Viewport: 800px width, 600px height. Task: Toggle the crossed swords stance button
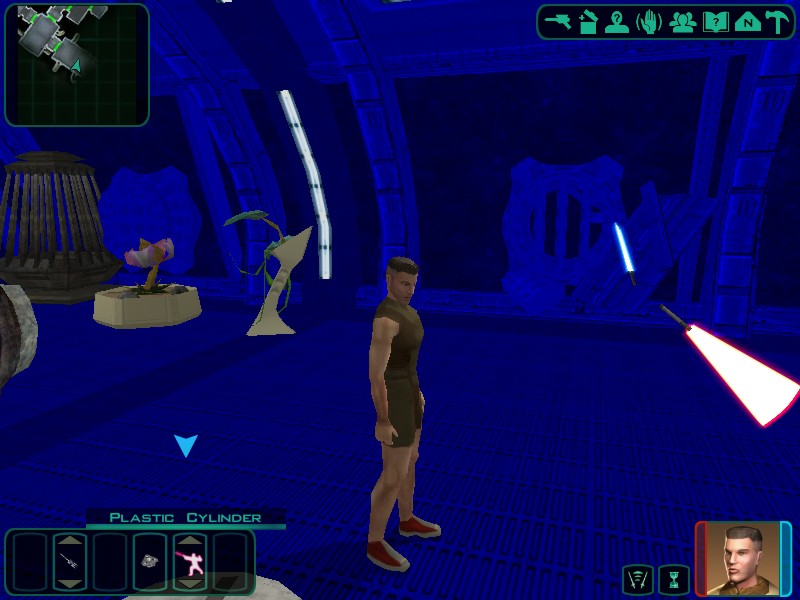pyautogui.click(x=637, y=578)
